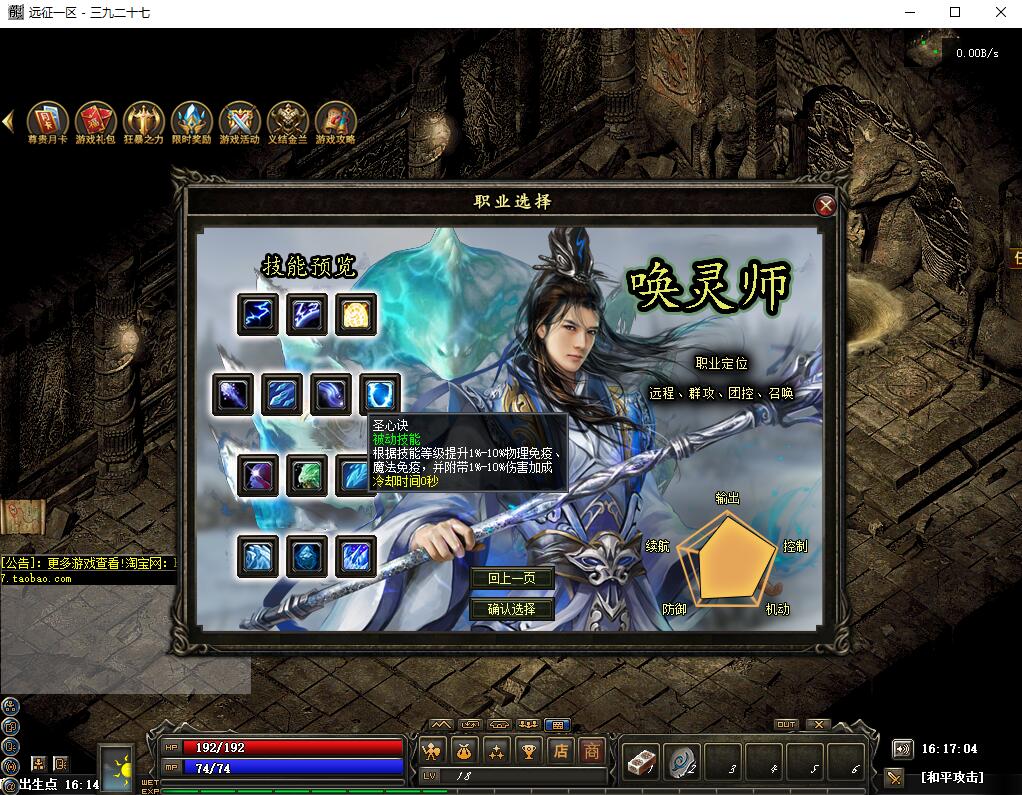This screenshot has height=795, width=1022.
Task: Open the 游戏攻略 guide icon
Action: pos(336,120)
